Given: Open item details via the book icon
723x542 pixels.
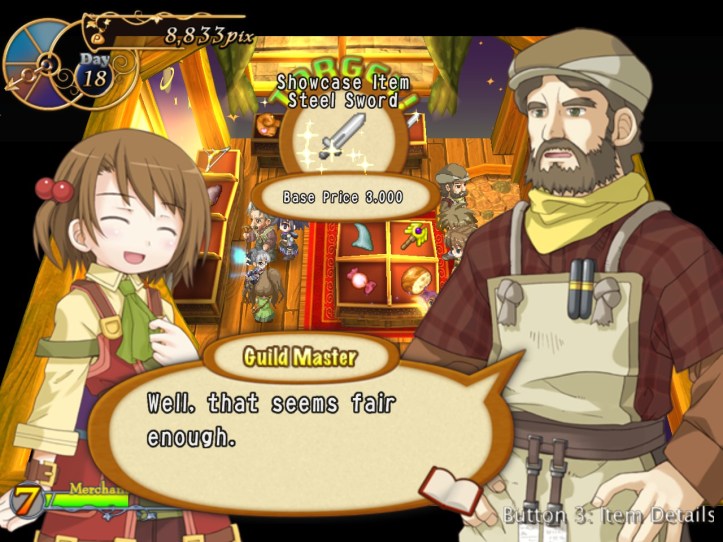Looking at the screenshot, I should [450, 487].
